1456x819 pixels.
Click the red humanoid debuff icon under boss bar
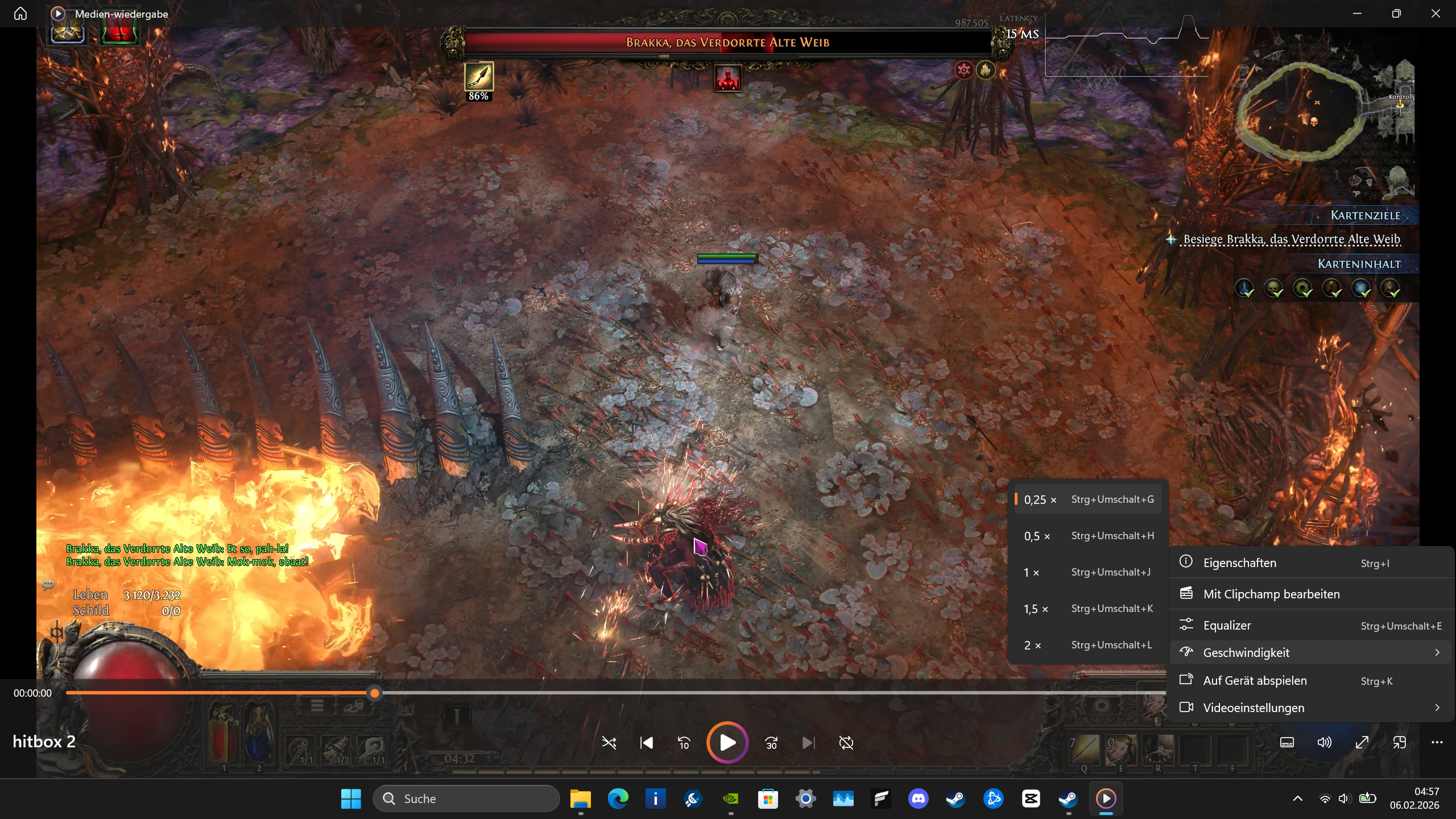click(x=727, y=78)
